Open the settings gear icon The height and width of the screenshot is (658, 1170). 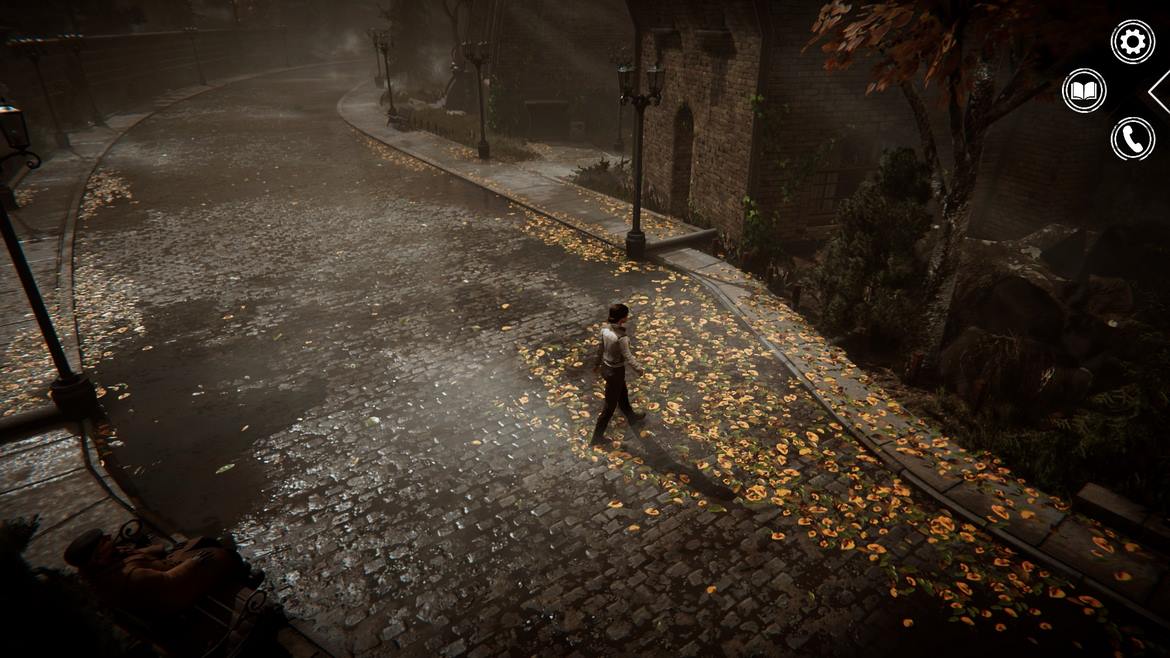[1132, 42]
